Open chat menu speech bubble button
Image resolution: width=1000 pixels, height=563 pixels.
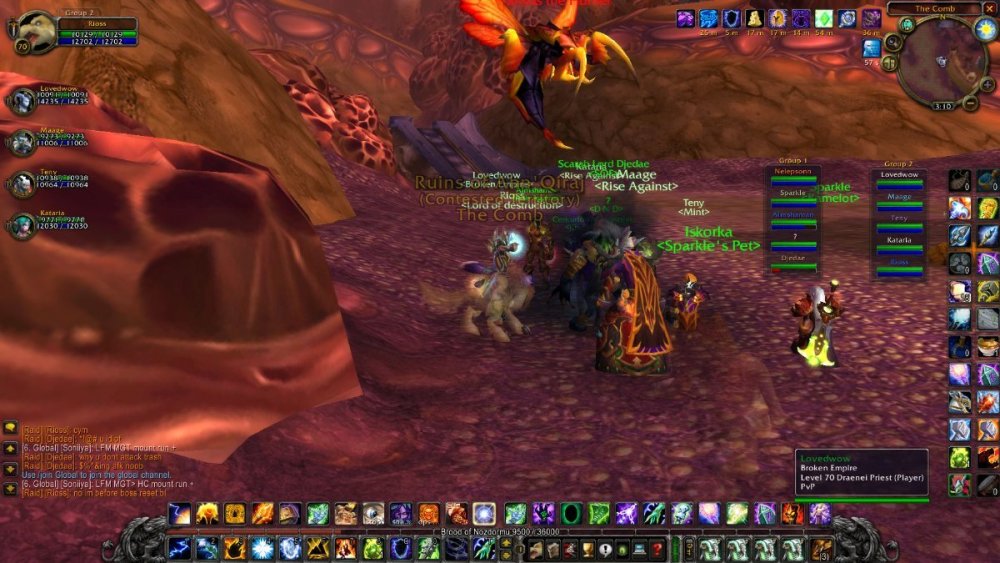point(9,427)
